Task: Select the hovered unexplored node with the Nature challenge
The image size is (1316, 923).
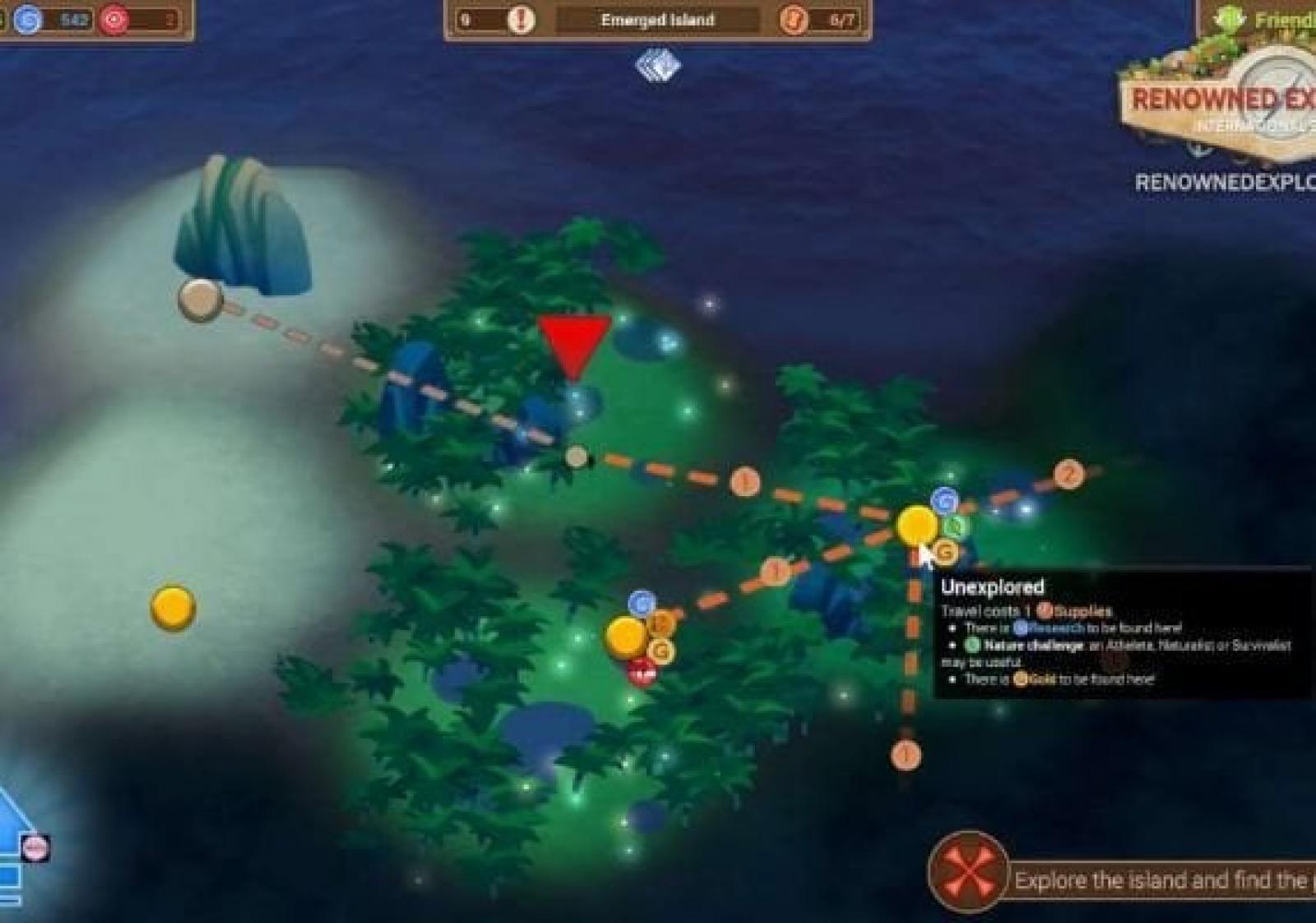Action: click(915, 526)
